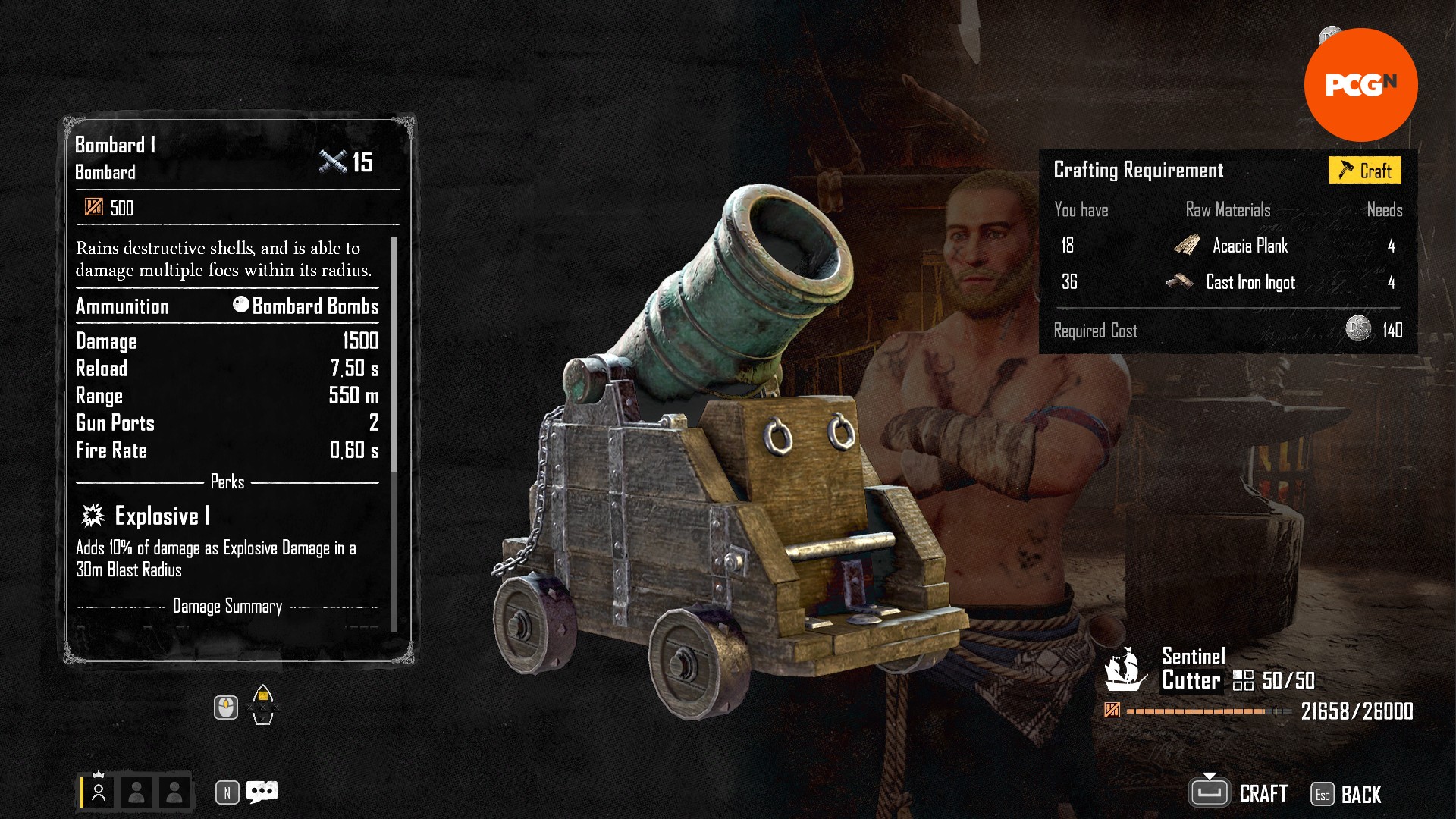1456x819 pixels.
Task: Select the party leader slot with crown
Action: pyautogui.click(x=99, y=792)
